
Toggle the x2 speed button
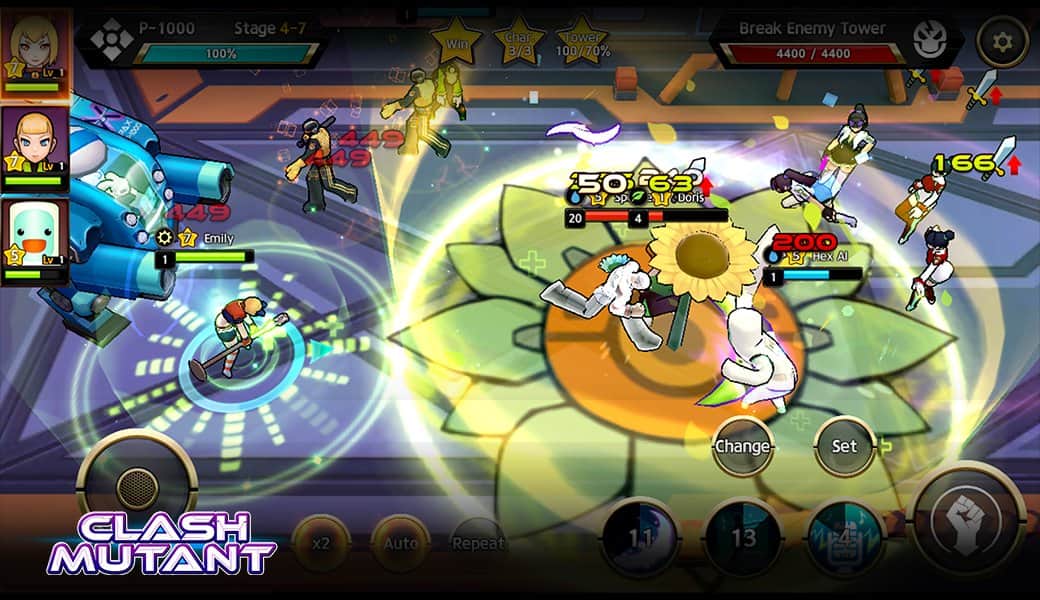coord(321,544)
